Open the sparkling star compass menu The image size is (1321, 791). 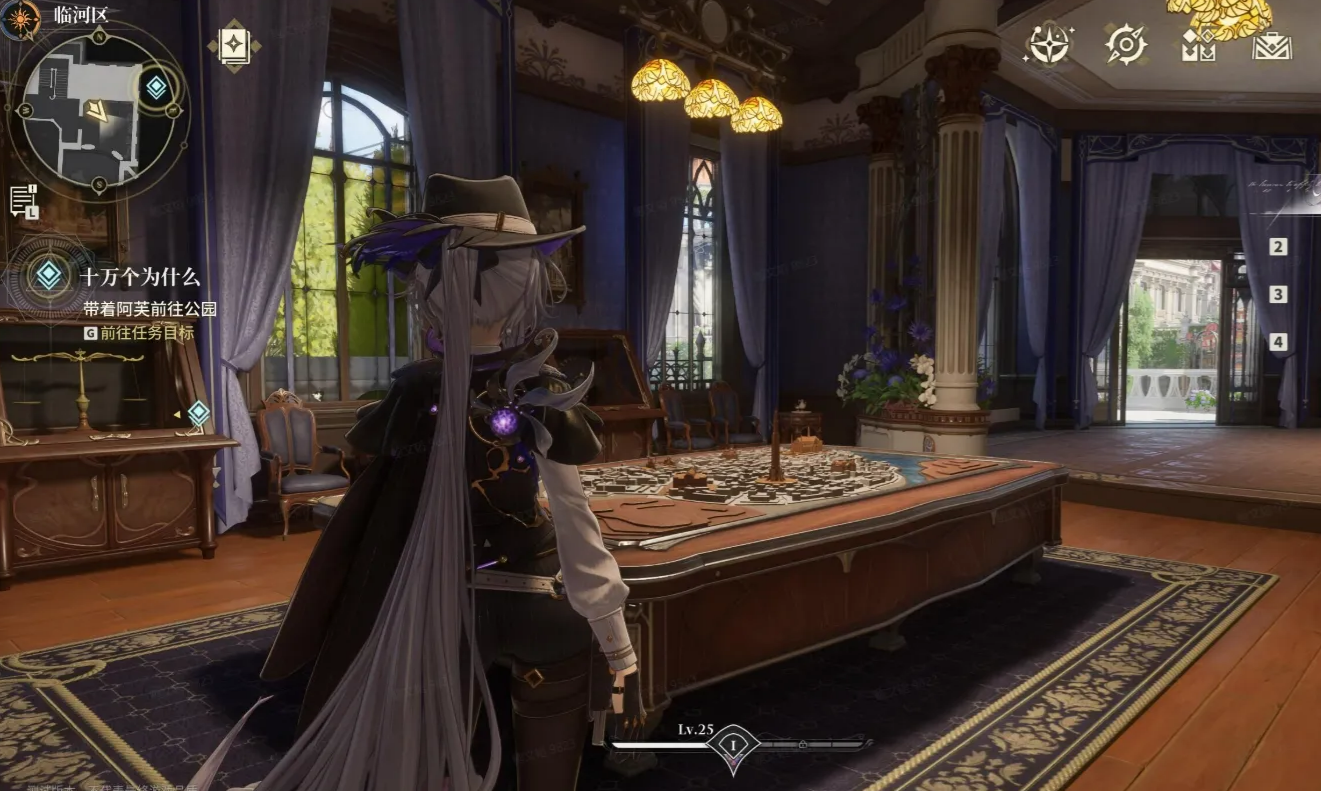pos(1050,44)
